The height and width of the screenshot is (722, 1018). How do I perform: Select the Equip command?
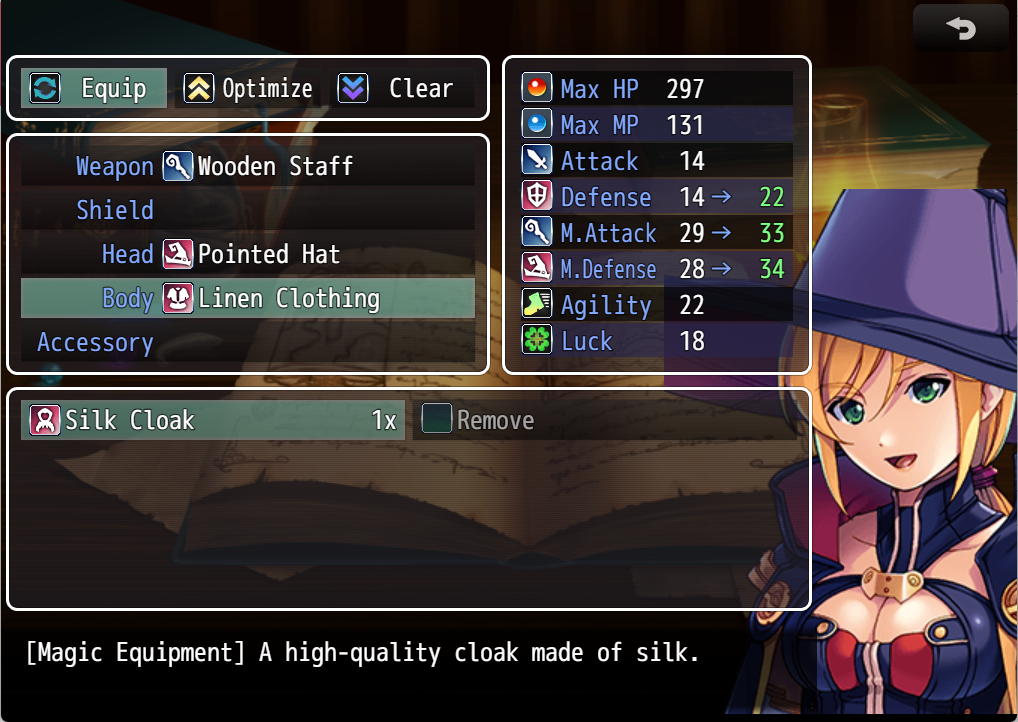pos(95,88)
